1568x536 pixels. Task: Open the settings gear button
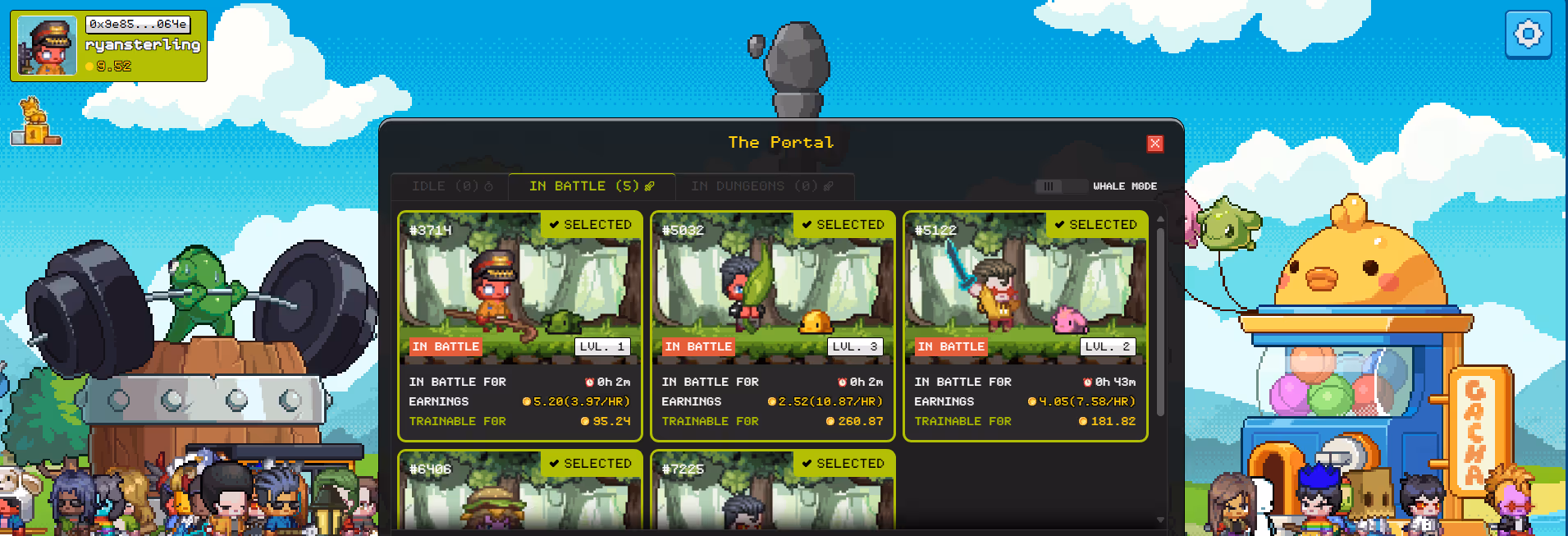coord(1528,34)
